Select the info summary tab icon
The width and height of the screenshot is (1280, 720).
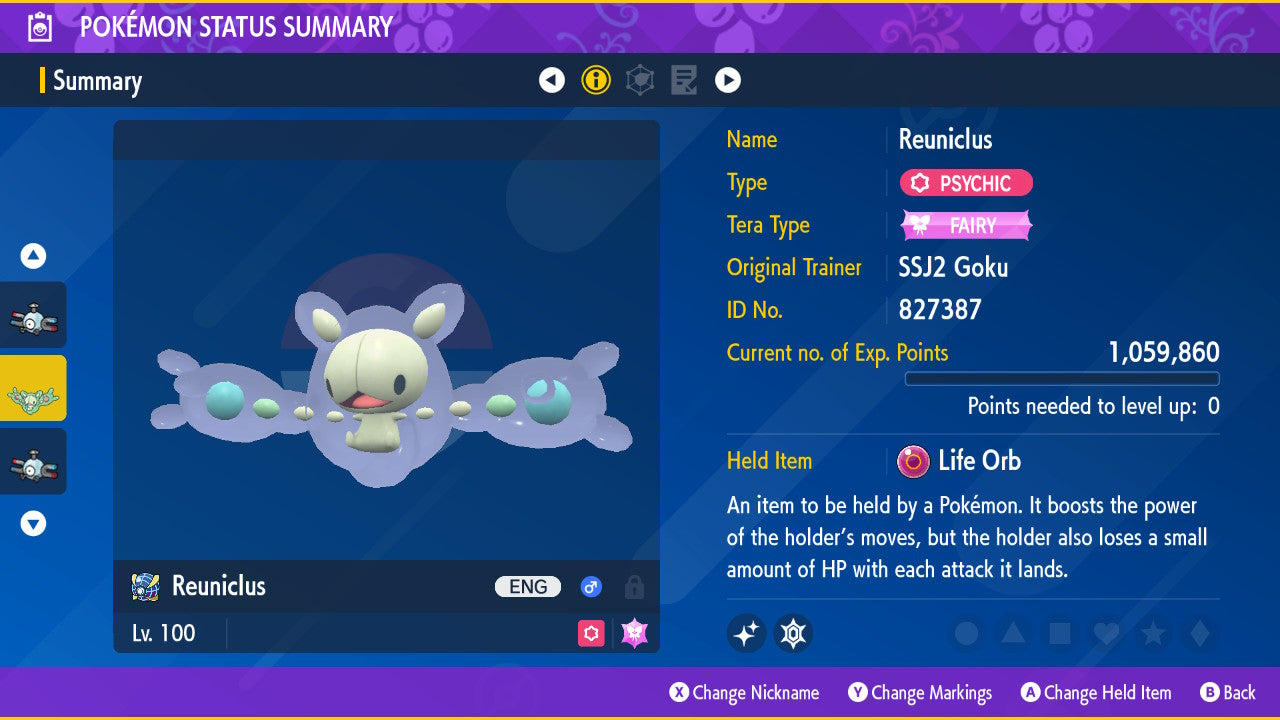point(596,80)
